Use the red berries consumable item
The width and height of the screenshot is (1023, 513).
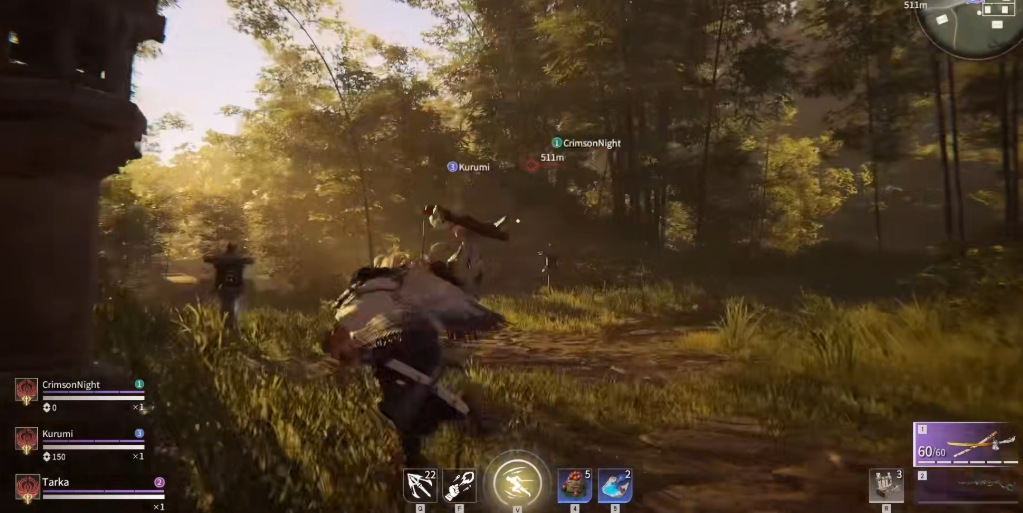point(574,485)
